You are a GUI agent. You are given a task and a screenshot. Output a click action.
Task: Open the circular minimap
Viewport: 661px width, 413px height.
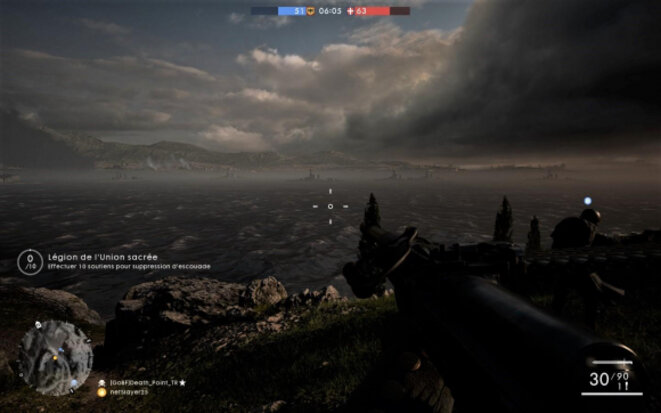(x=55, y=357)
